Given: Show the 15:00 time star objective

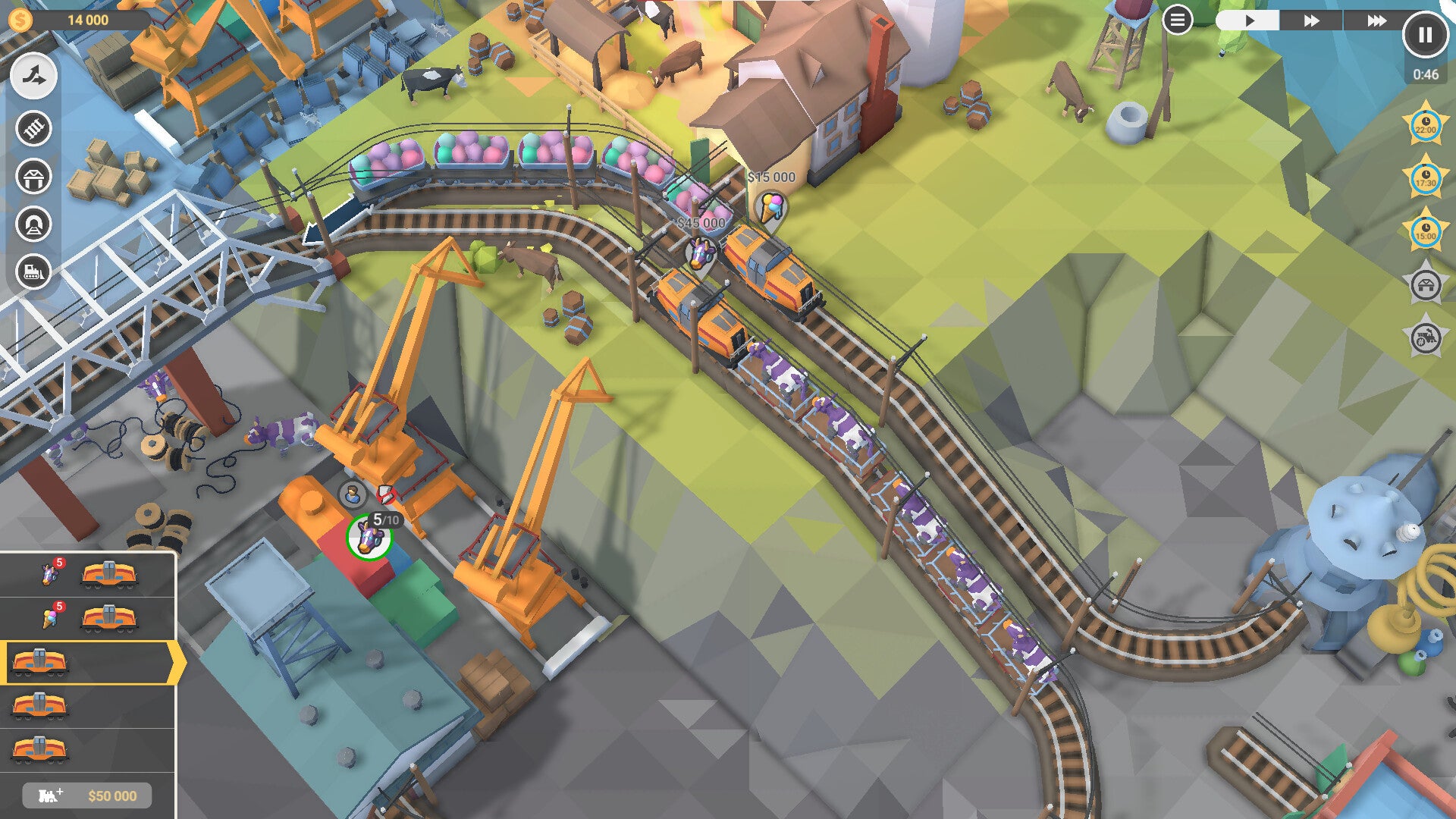Looking at the screenshot, I should pyautogui.click(x=1426, y=231).
